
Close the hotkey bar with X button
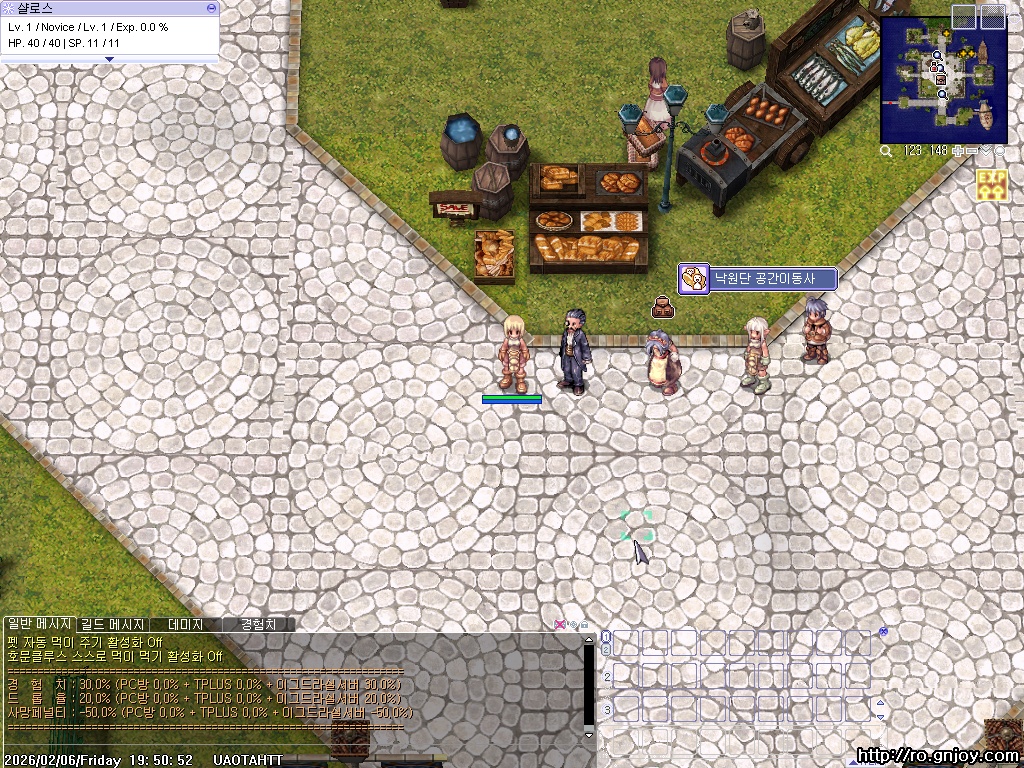coord(883,632)
